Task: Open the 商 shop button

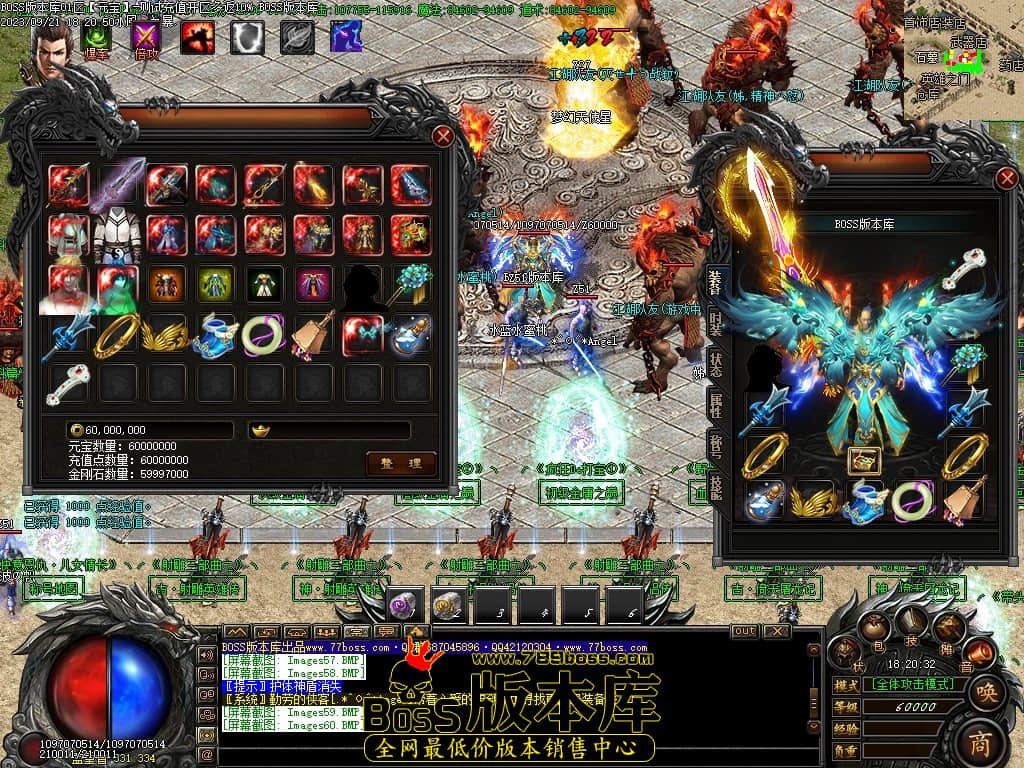Action: pos(982,742)
